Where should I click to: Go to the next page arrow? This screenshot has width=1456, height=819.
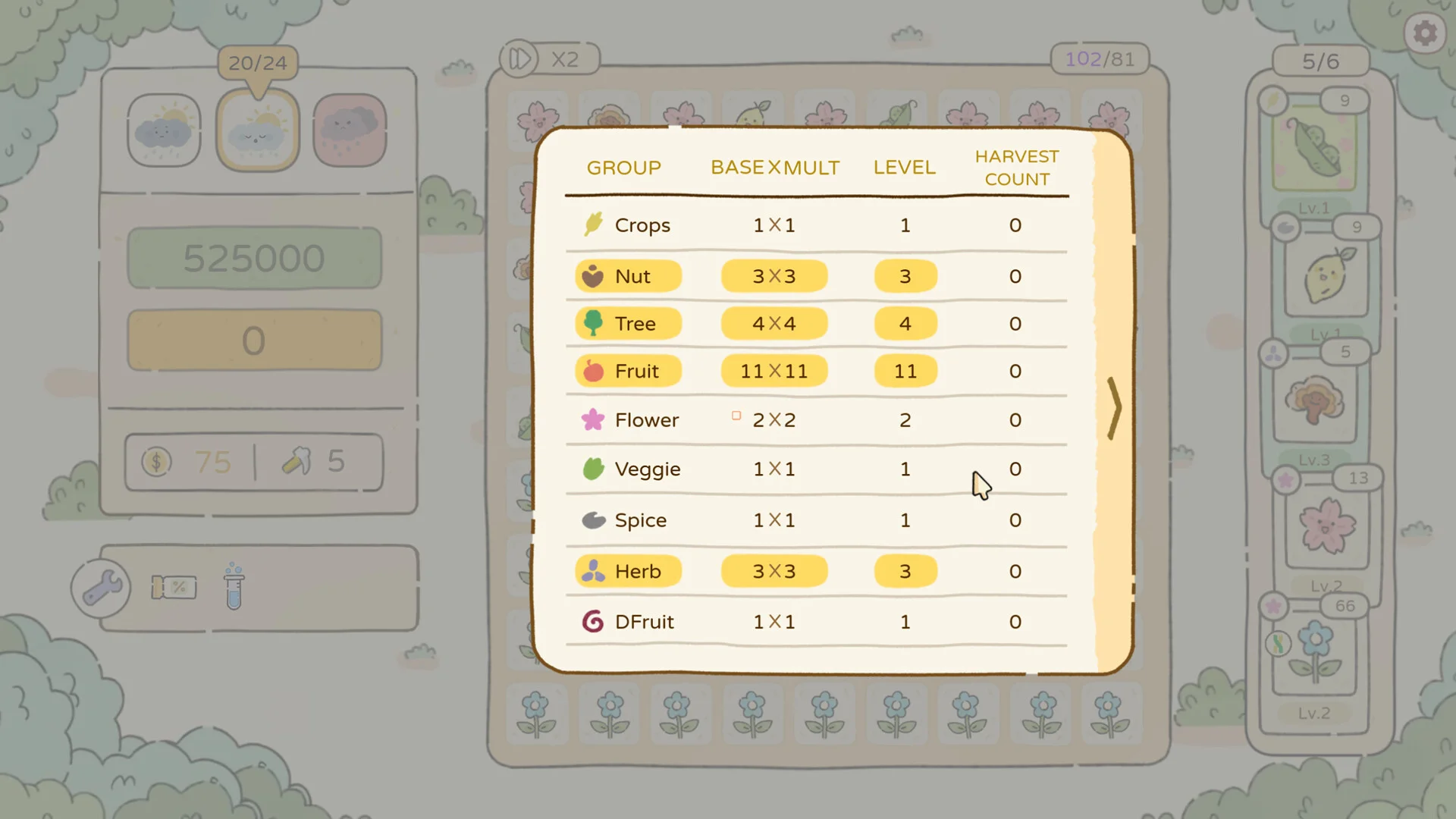point(1114,408)
